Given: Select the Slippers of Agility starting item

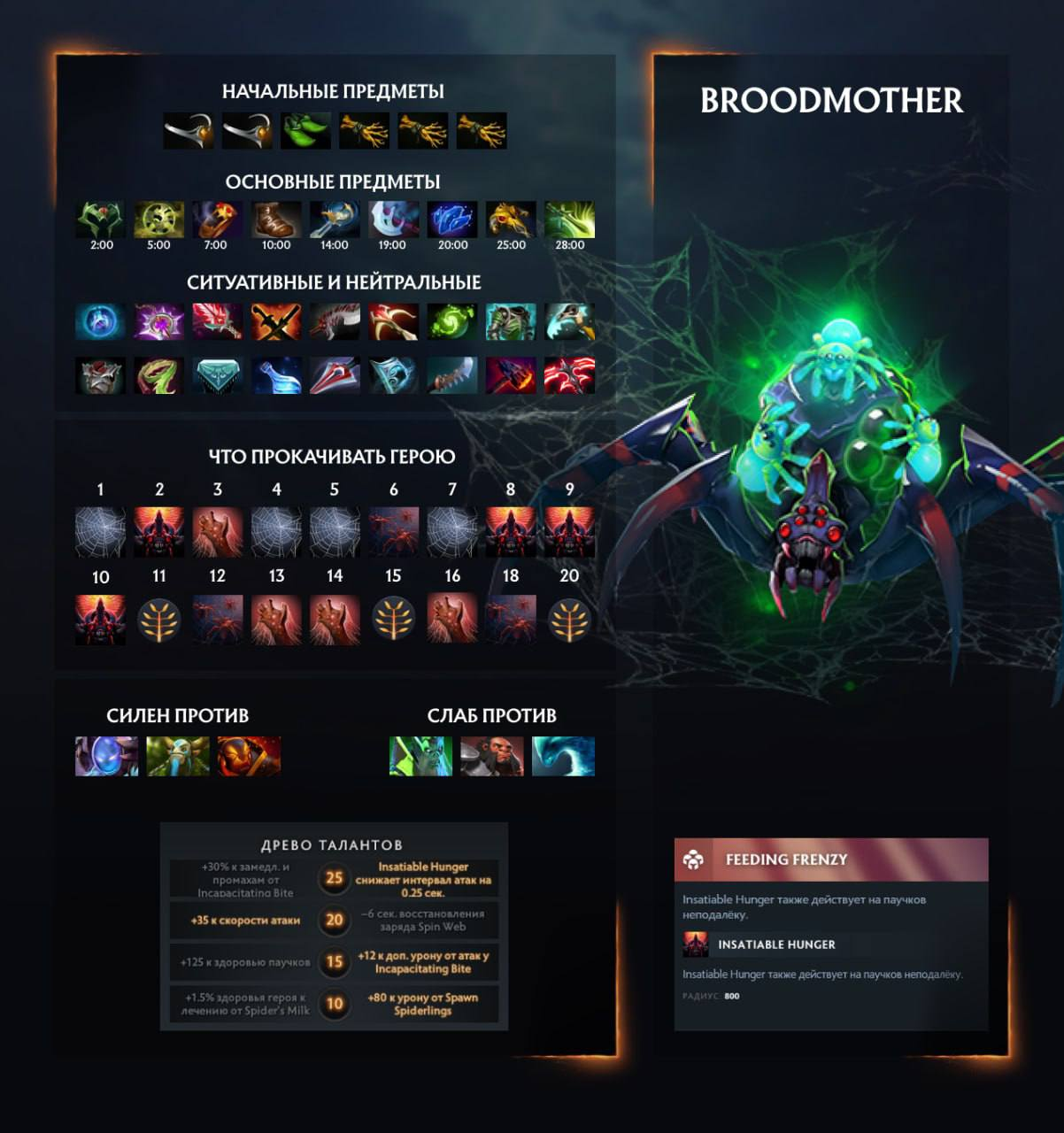Looking at the screenshot, I should 305,131.
